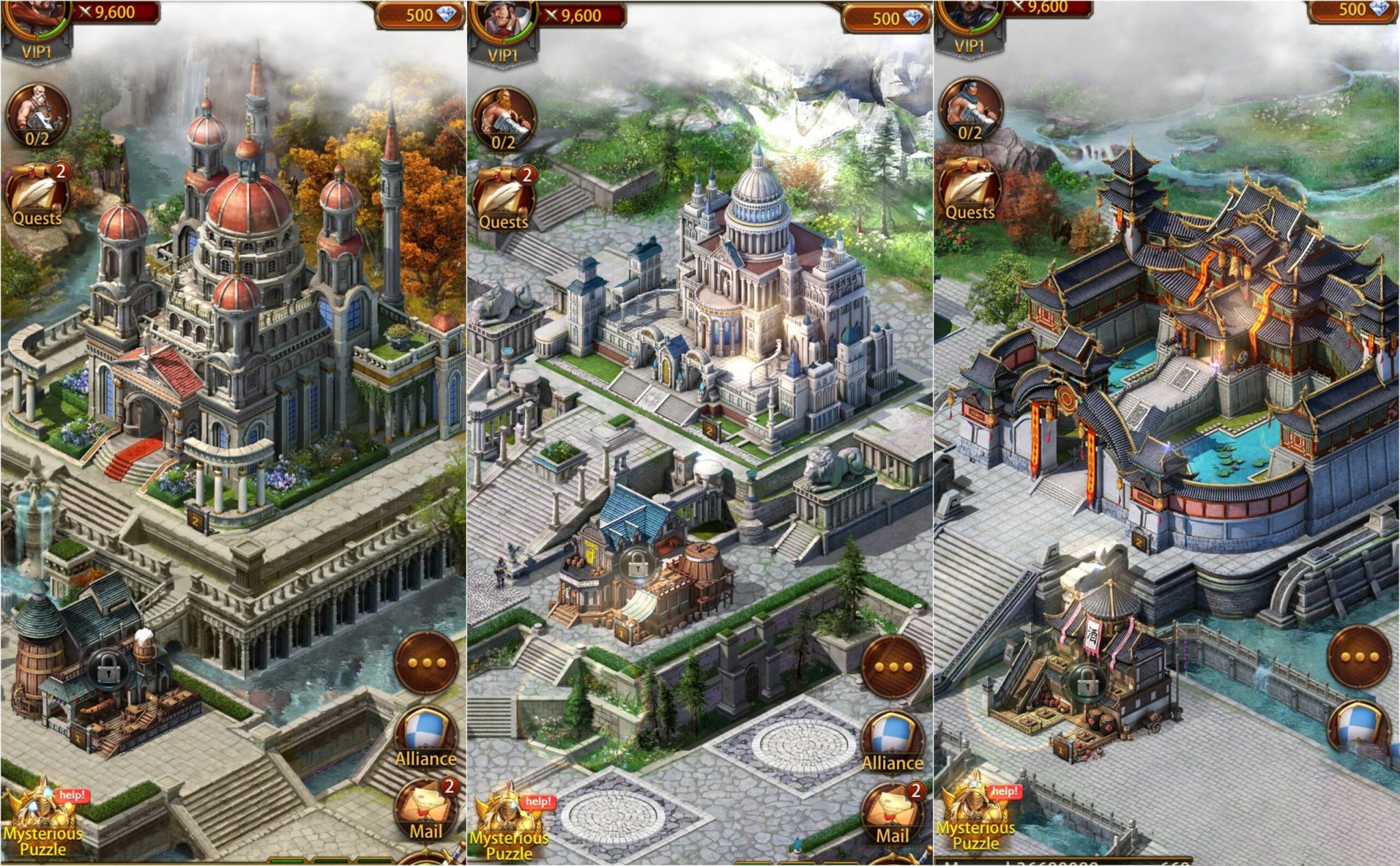1400x866 pixels.
Task: Expand the three-dots menu on the white-domed capitol screen
Action: click(x=893, y=666)
